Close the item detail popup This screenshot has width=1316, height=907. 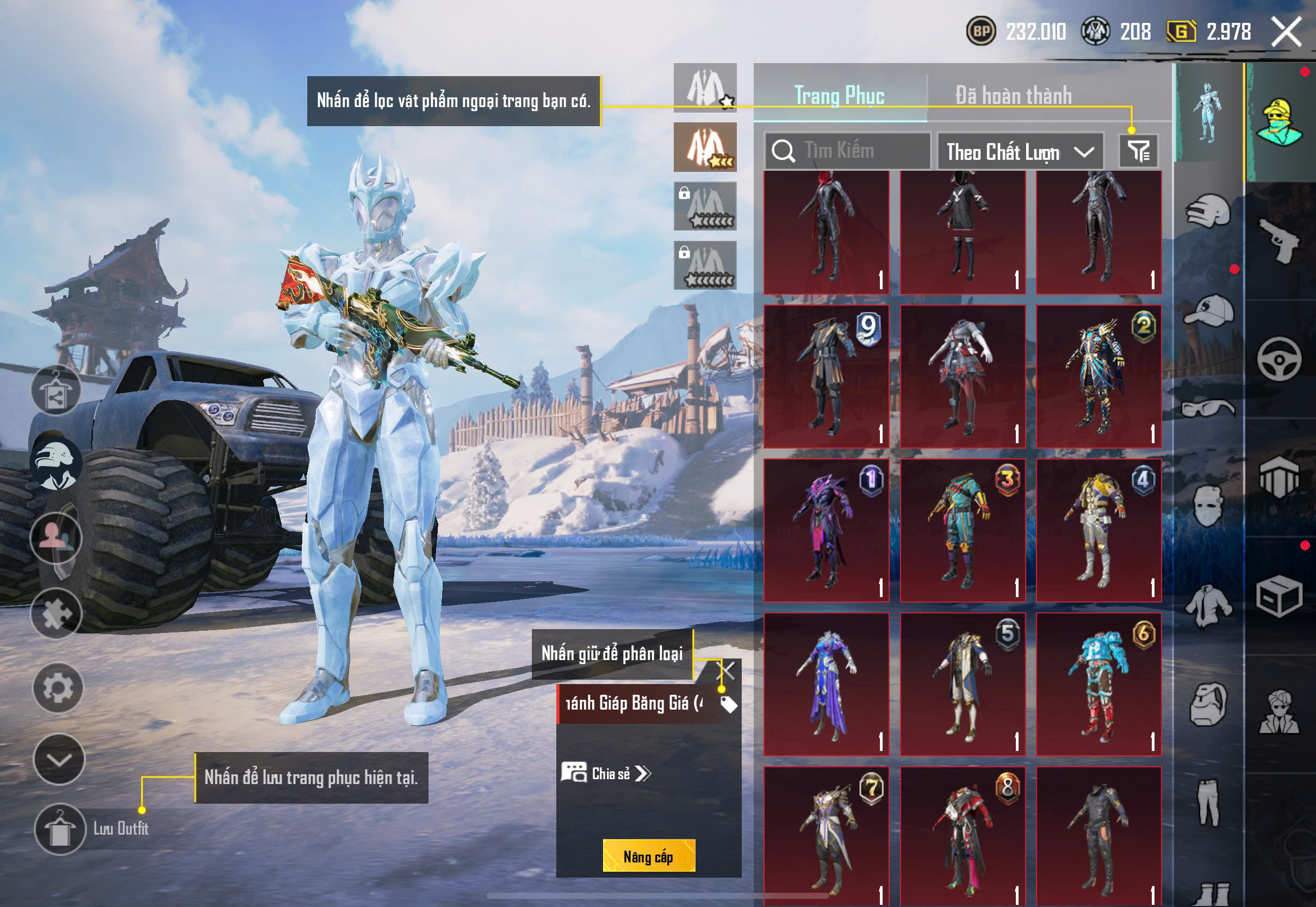(x=728, y=671)
